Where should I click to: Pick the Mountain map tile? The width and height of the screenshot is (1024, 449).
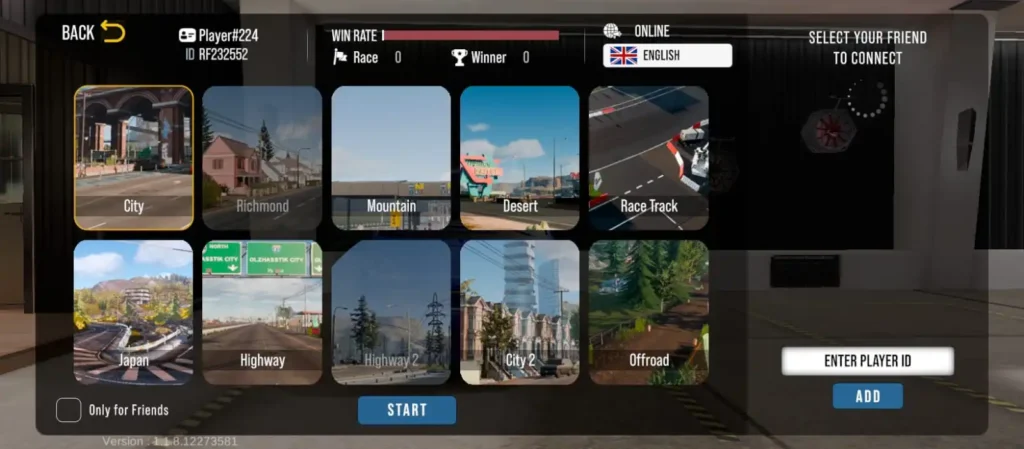tap(391, 158)
